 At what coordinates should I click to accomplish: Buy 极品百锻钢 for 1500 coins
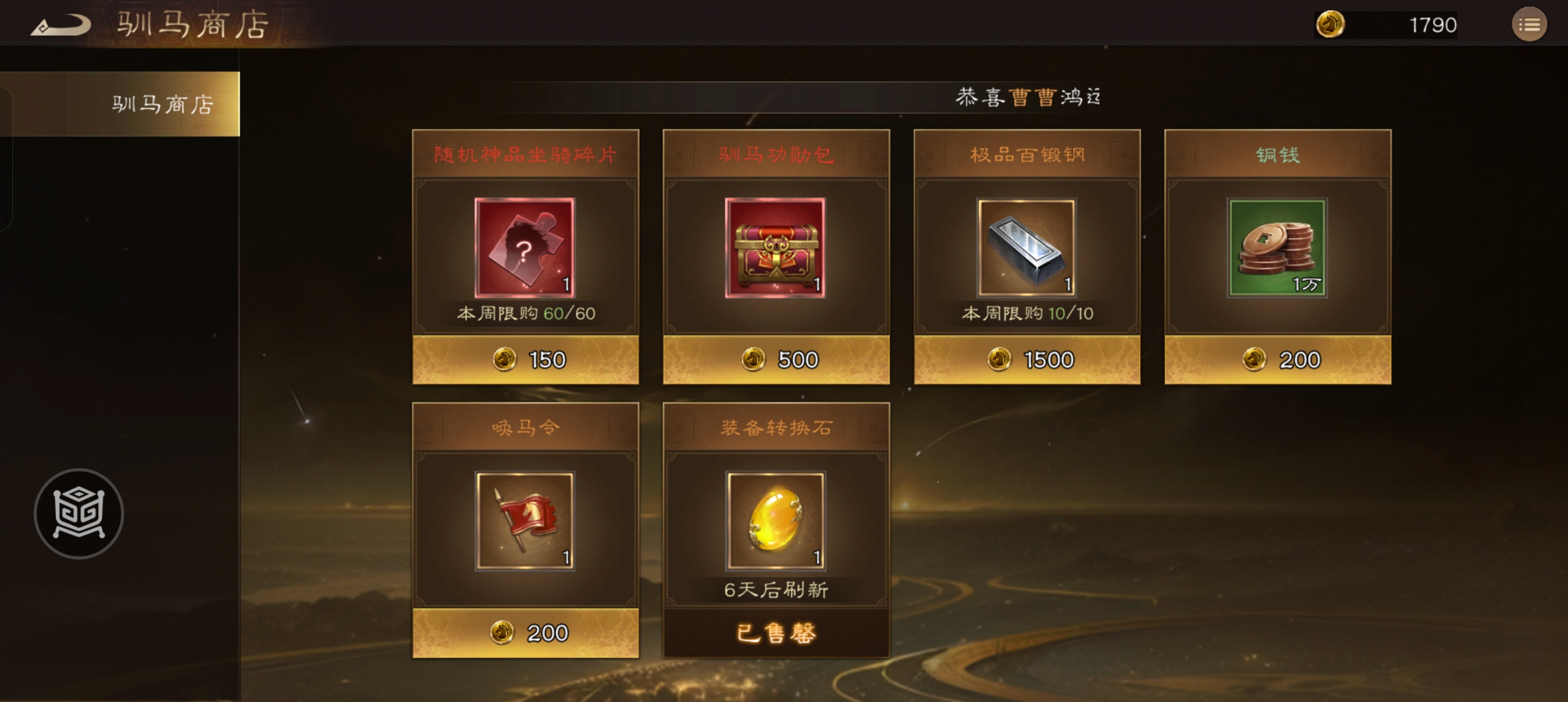click(x=1027, y=359)
